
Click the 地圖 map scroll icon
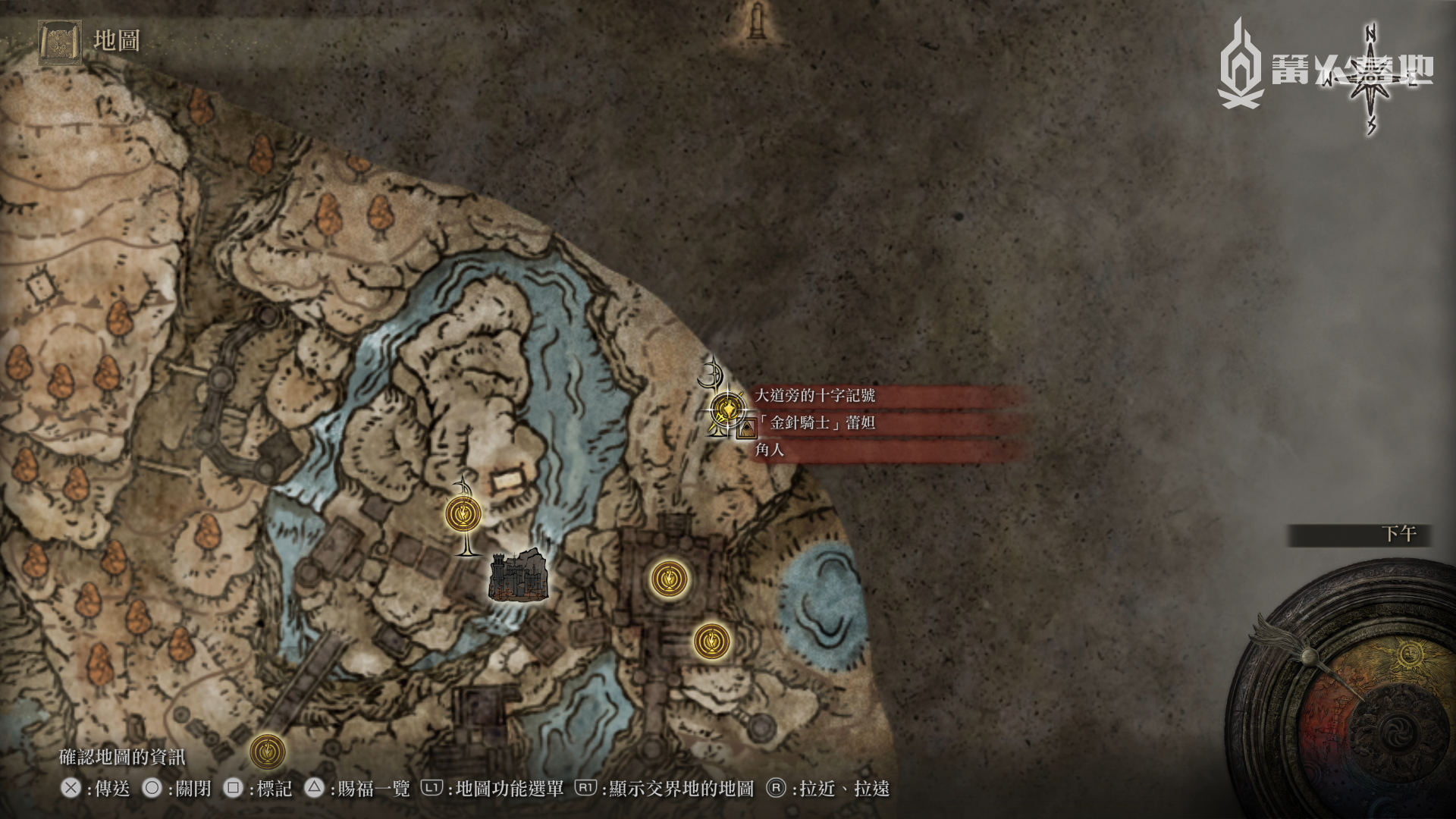pos(60,41)
